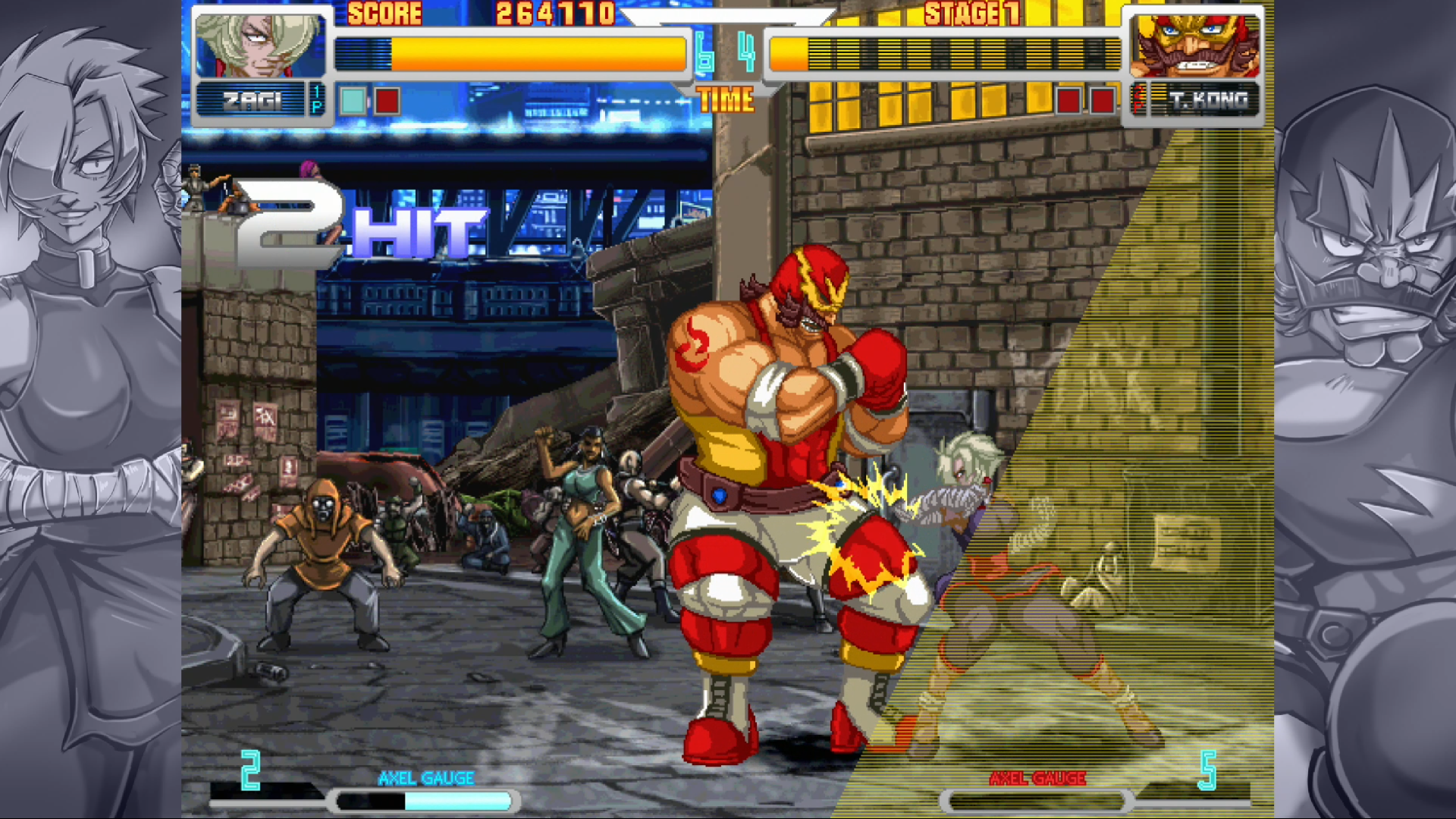Select the ZAGI player name plate
The height and width of the screenshot is (819, 1456).
(252, 100)
